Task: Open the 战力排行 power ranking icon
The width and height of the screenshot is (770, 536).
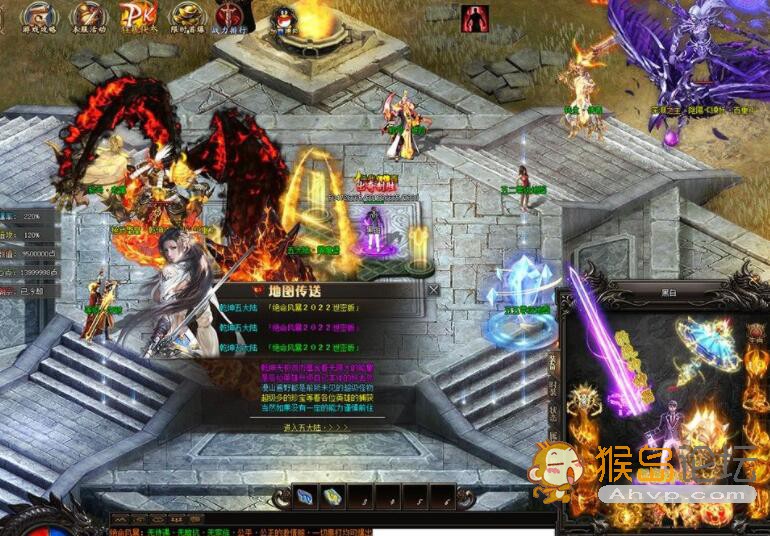Action: (x=231, y=17)
